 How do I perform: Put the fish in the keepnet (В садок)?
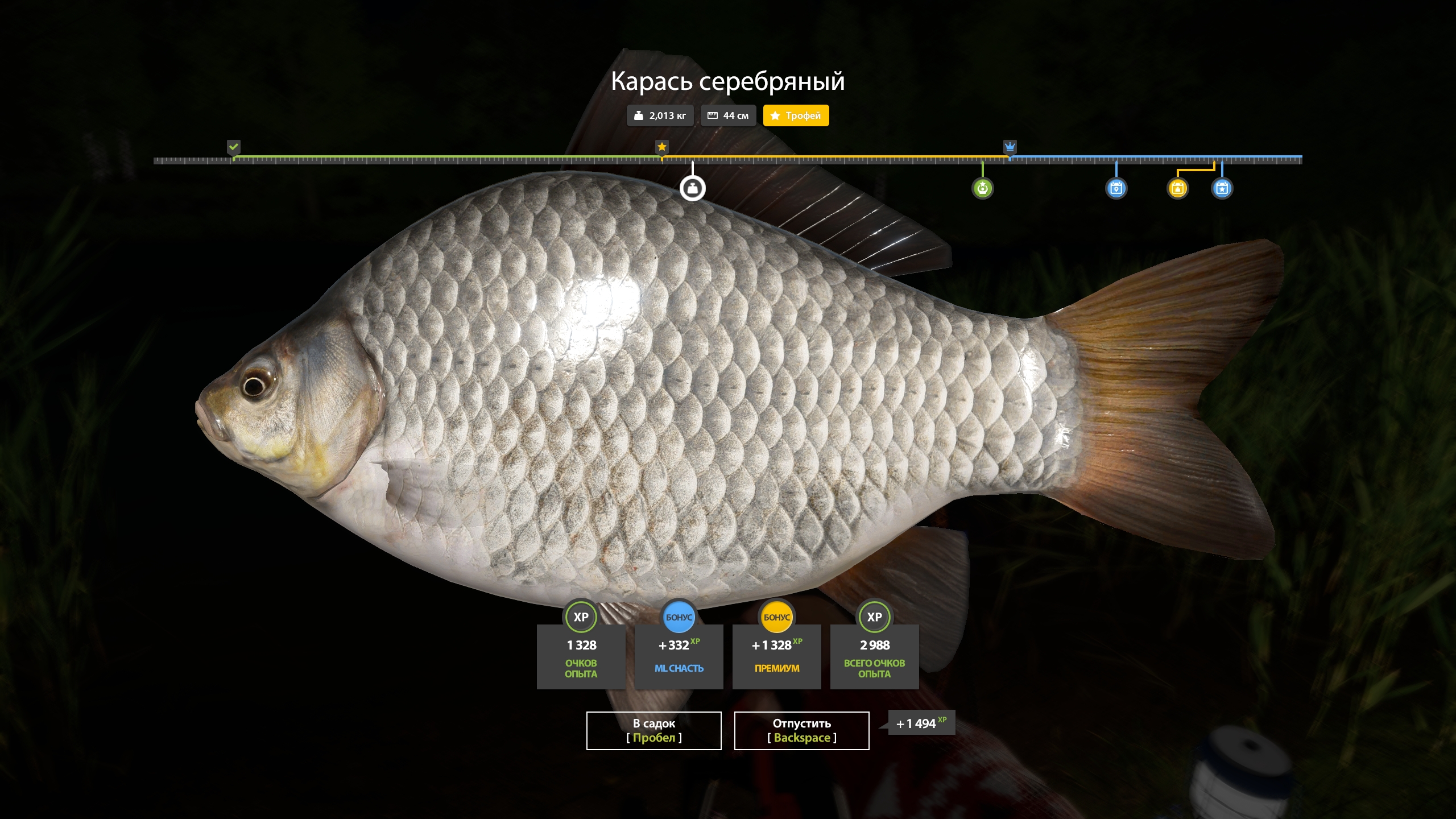point(653,730)
